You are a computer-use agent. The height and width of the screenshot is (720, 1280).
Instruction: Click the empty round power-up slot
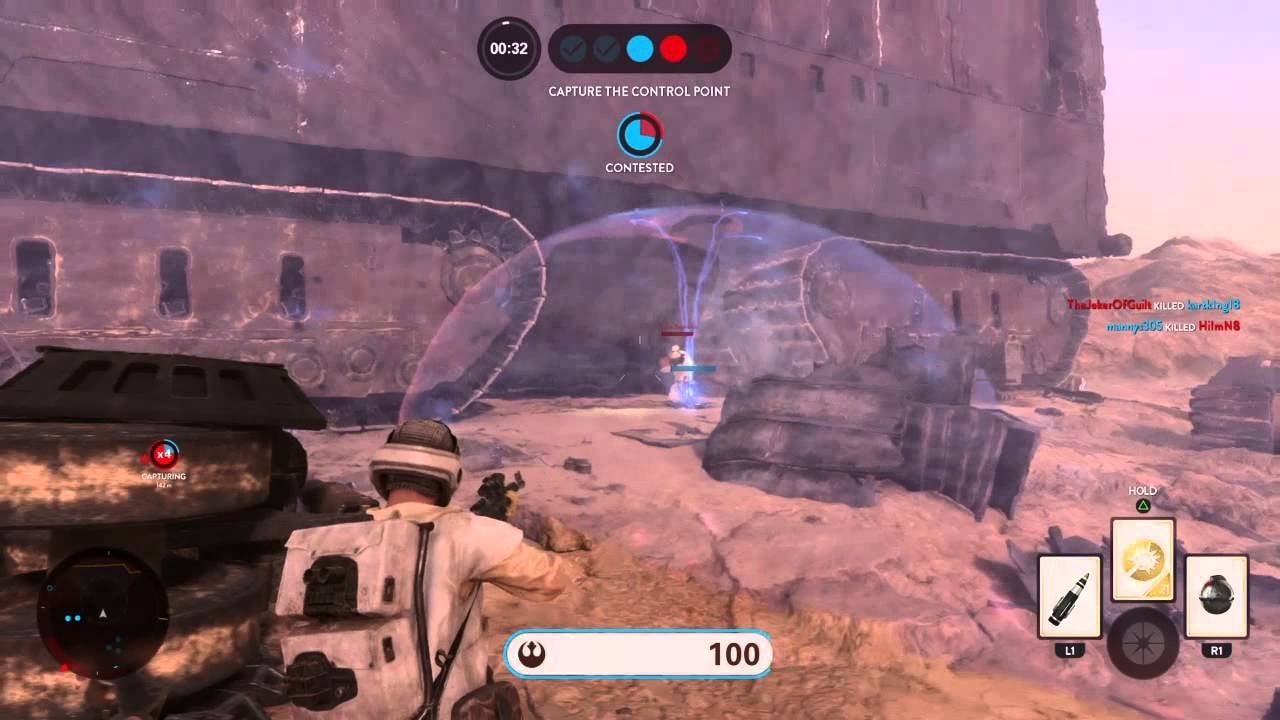pyautogui.click(x=1143, y=640)
